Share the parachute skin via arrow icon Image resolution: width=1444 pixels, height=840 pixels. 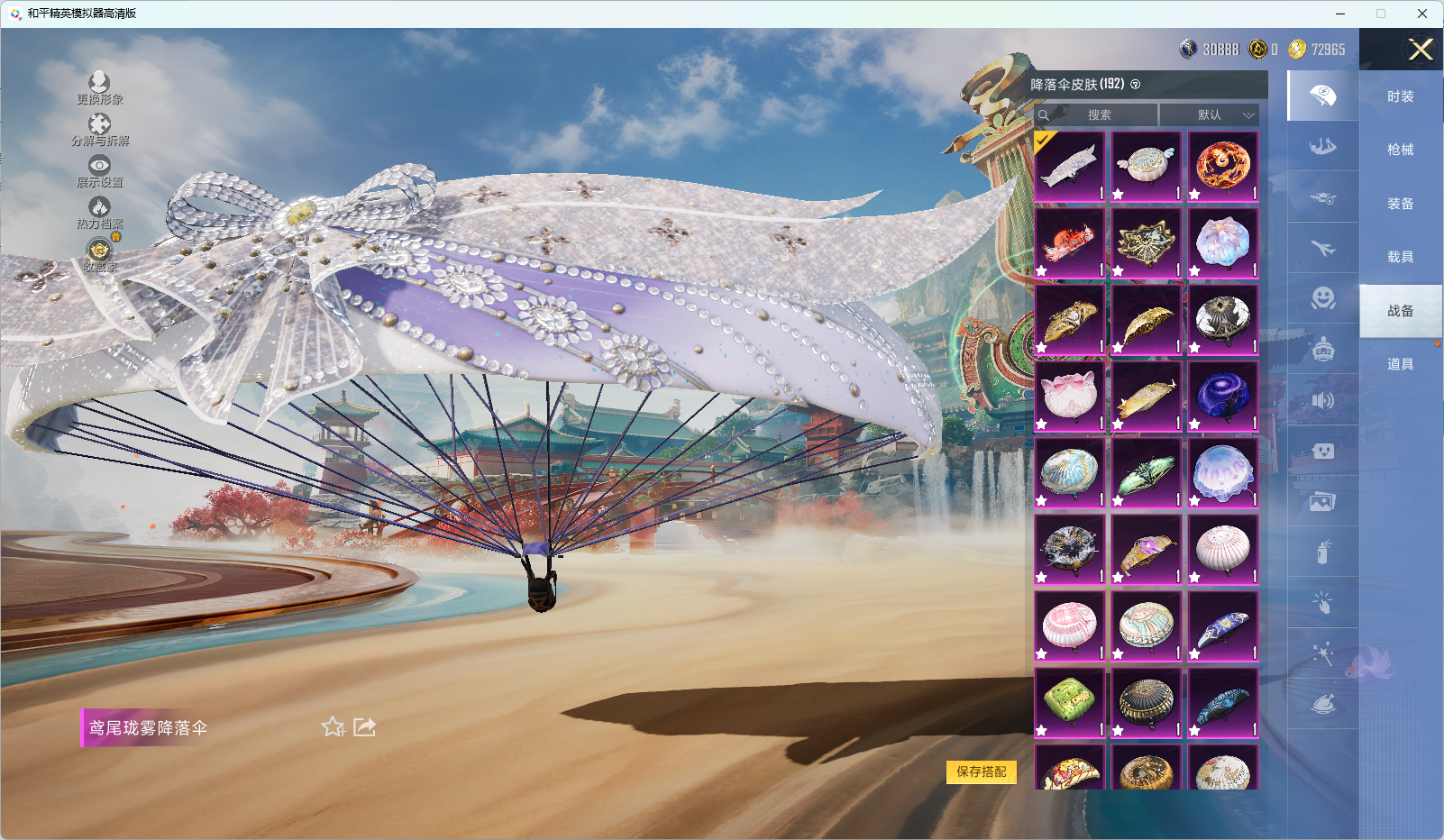(x=364, y=726)
